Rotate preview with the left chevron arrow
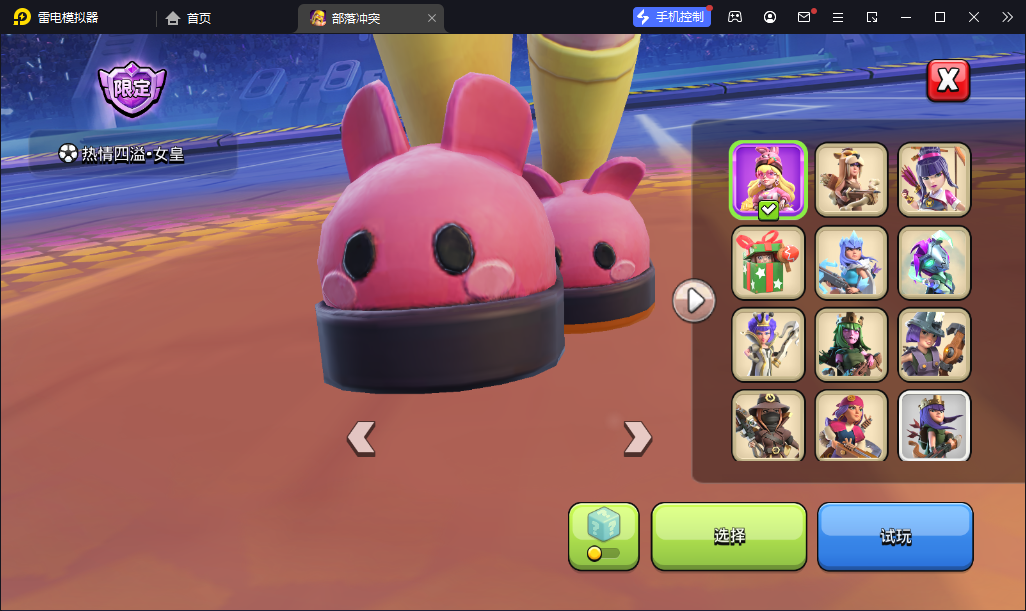 [361, 437]
